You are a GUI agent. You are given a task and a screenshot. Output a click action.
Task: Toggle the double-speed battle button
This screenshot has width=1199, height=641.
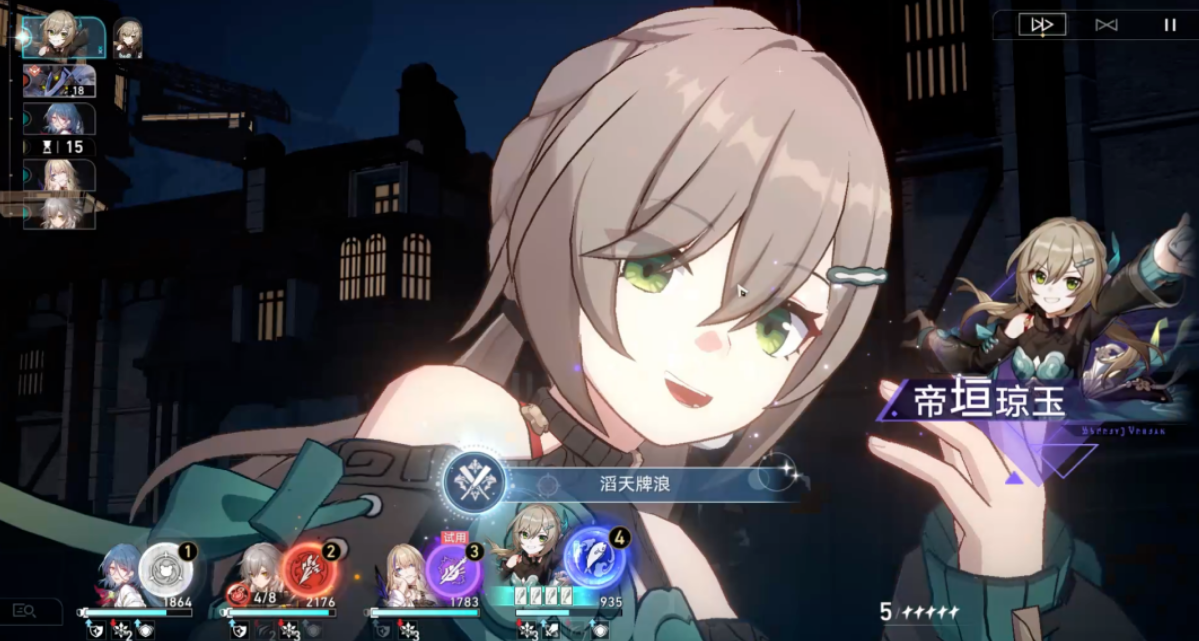(x=1041, y=25)
